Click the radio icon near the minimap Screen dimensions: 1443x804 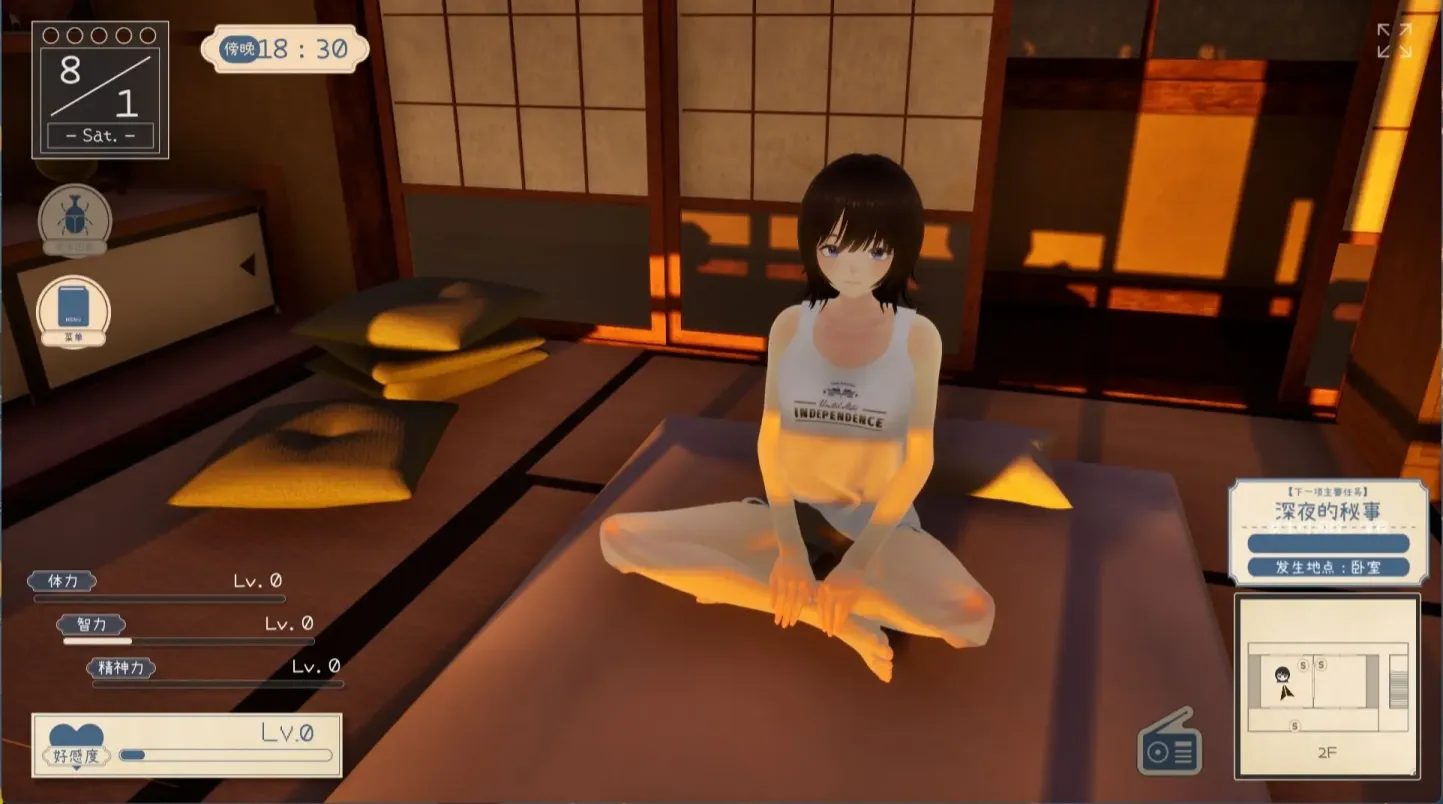click(x=1170, y=744)
